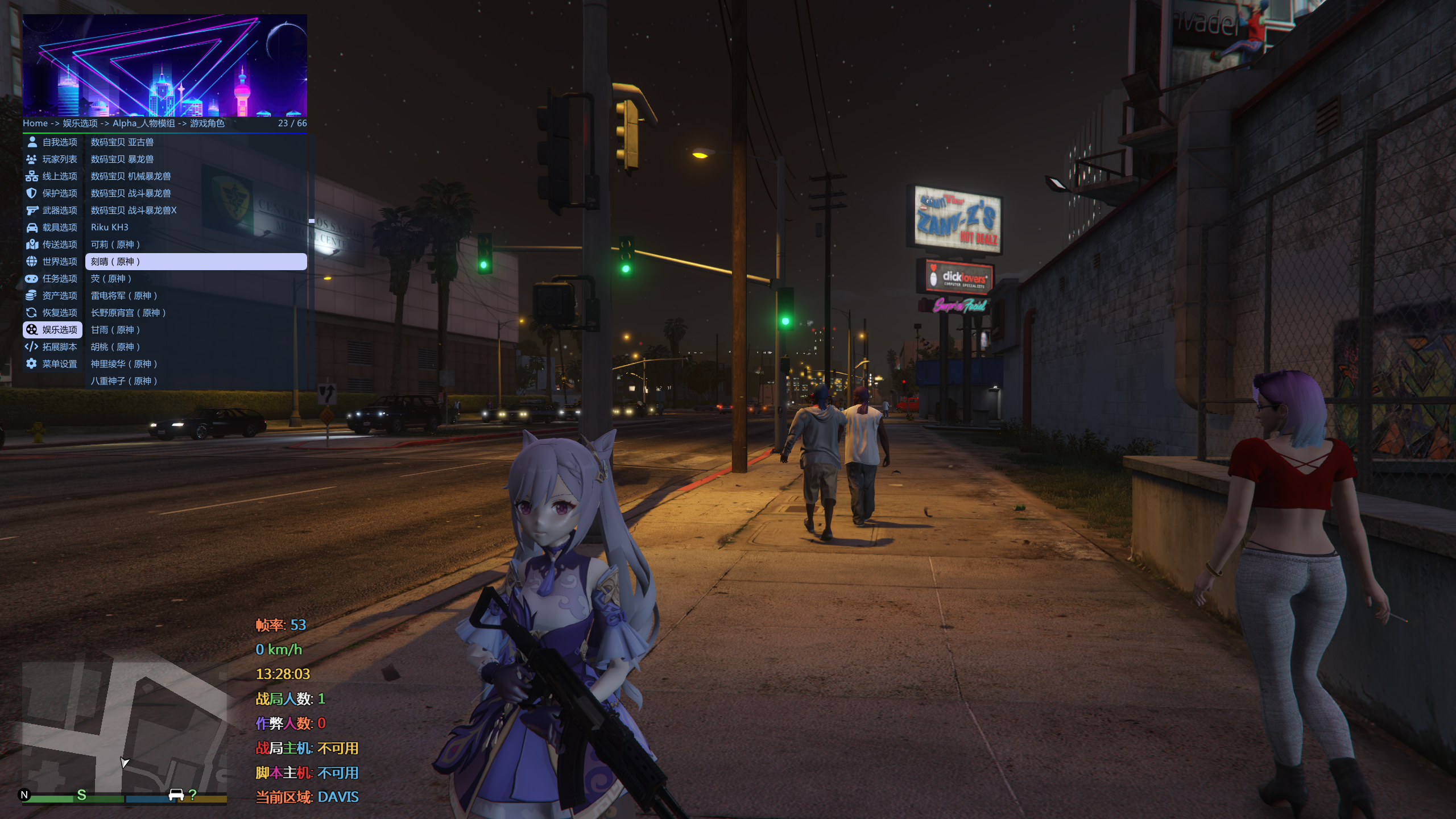Open 拓展脚本 scripts category
Viewport: 1456px width, 819px height.
(52, 347)
